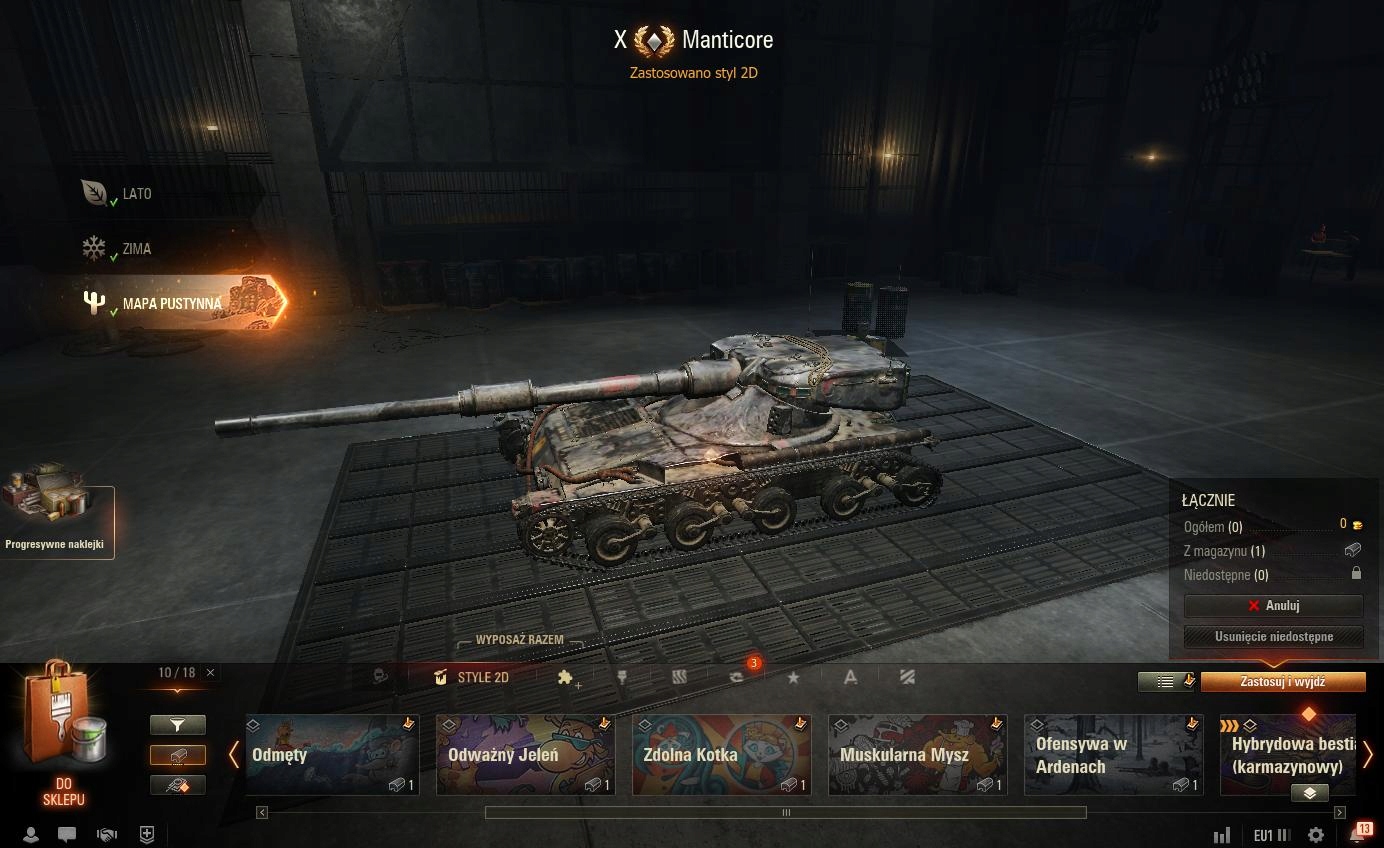The image size is (1384, 848).
Task: Click Usunięcie niedostępne button
Action: pos(1273,636)
